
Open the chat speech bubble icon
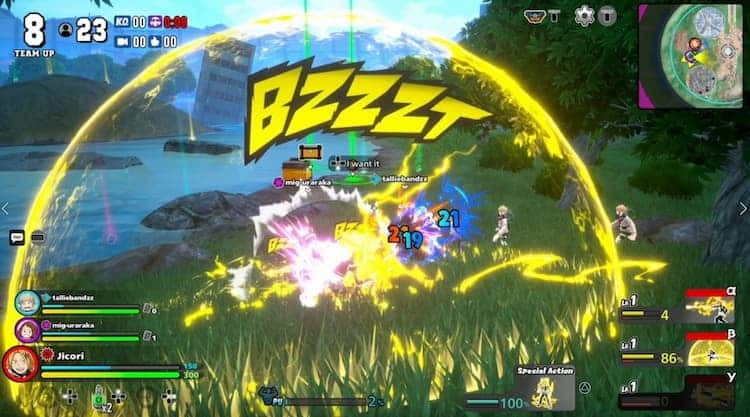tap(17, 237)
